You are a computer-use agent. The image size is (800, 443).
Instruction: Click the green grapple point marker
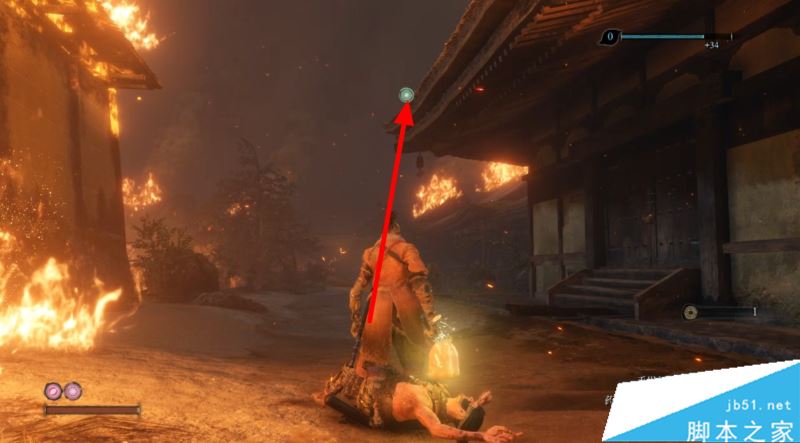[406, 95]
